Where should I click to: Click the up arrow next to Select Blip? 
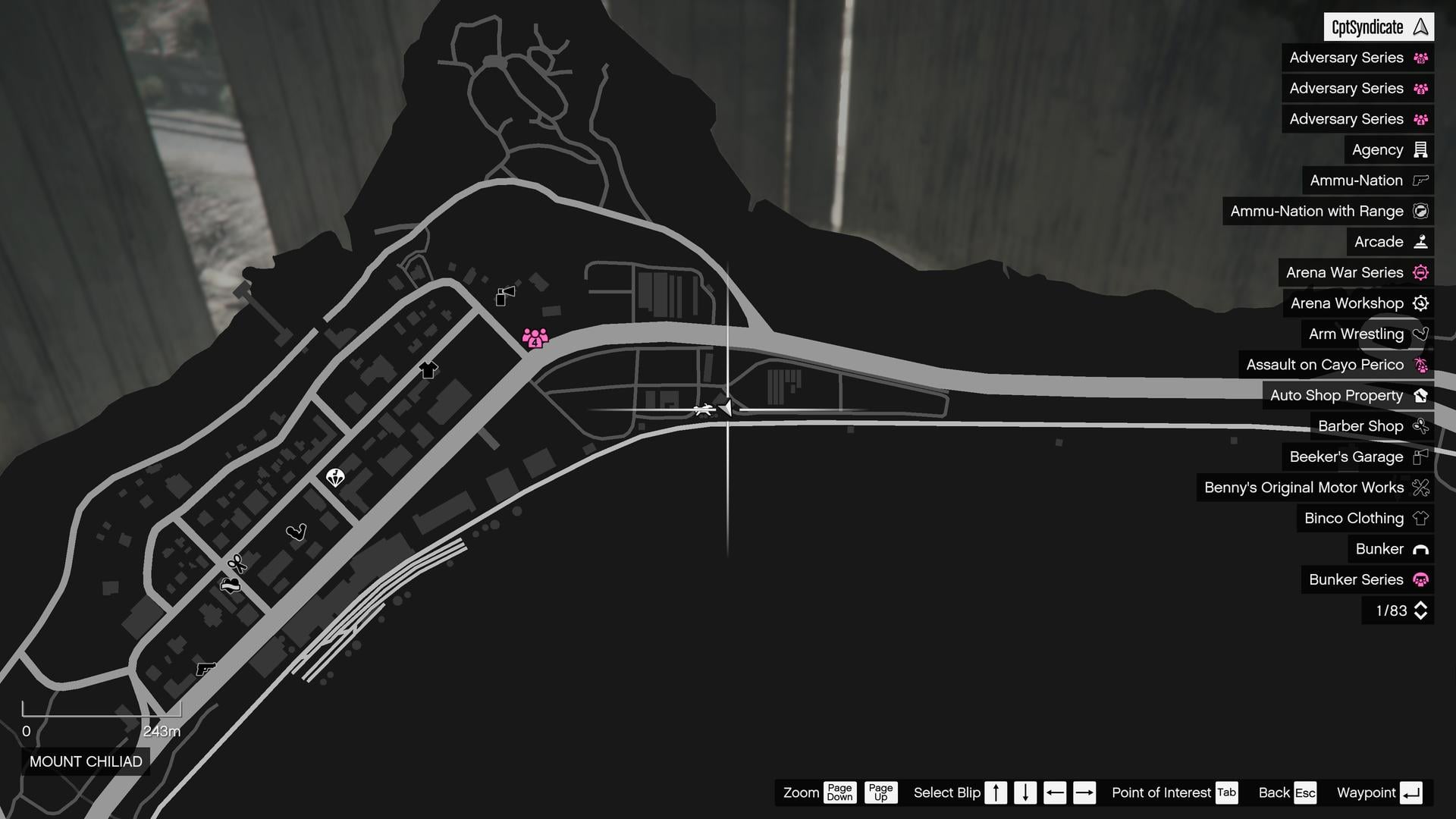tap(996, 792)
